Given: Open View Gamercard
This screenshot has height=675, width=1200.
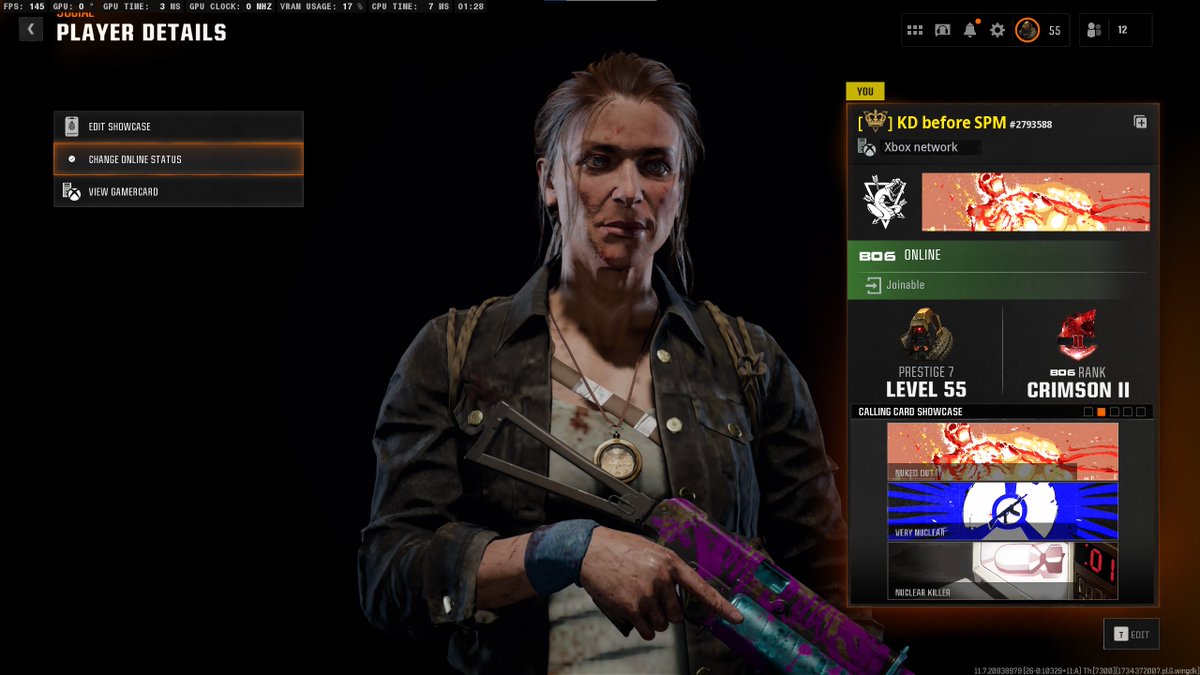Looking at the screenshot, I should click(178, 192).
